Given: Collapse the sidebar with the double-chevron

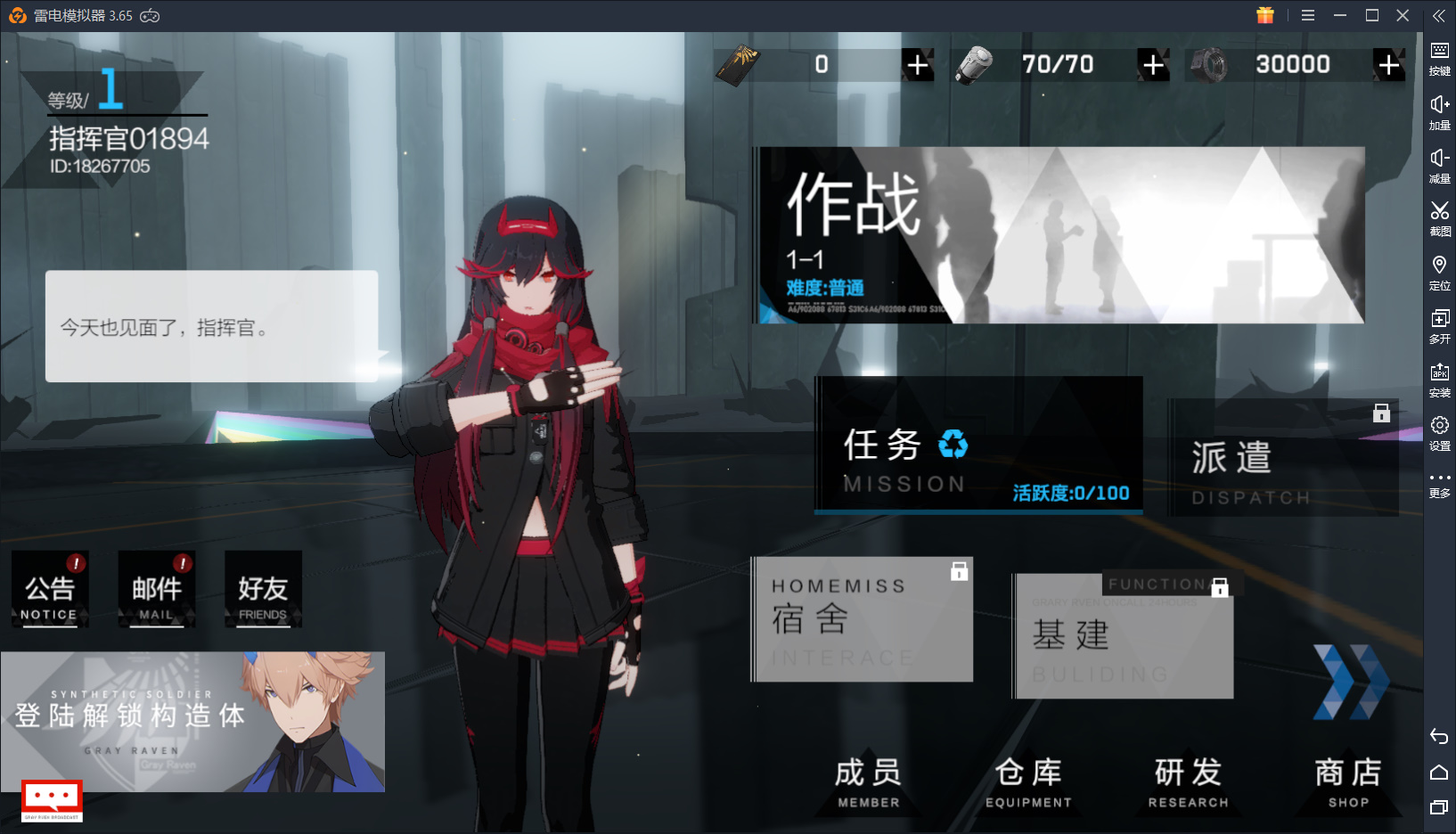Looking at the screenshot, I should point(1438,14).
